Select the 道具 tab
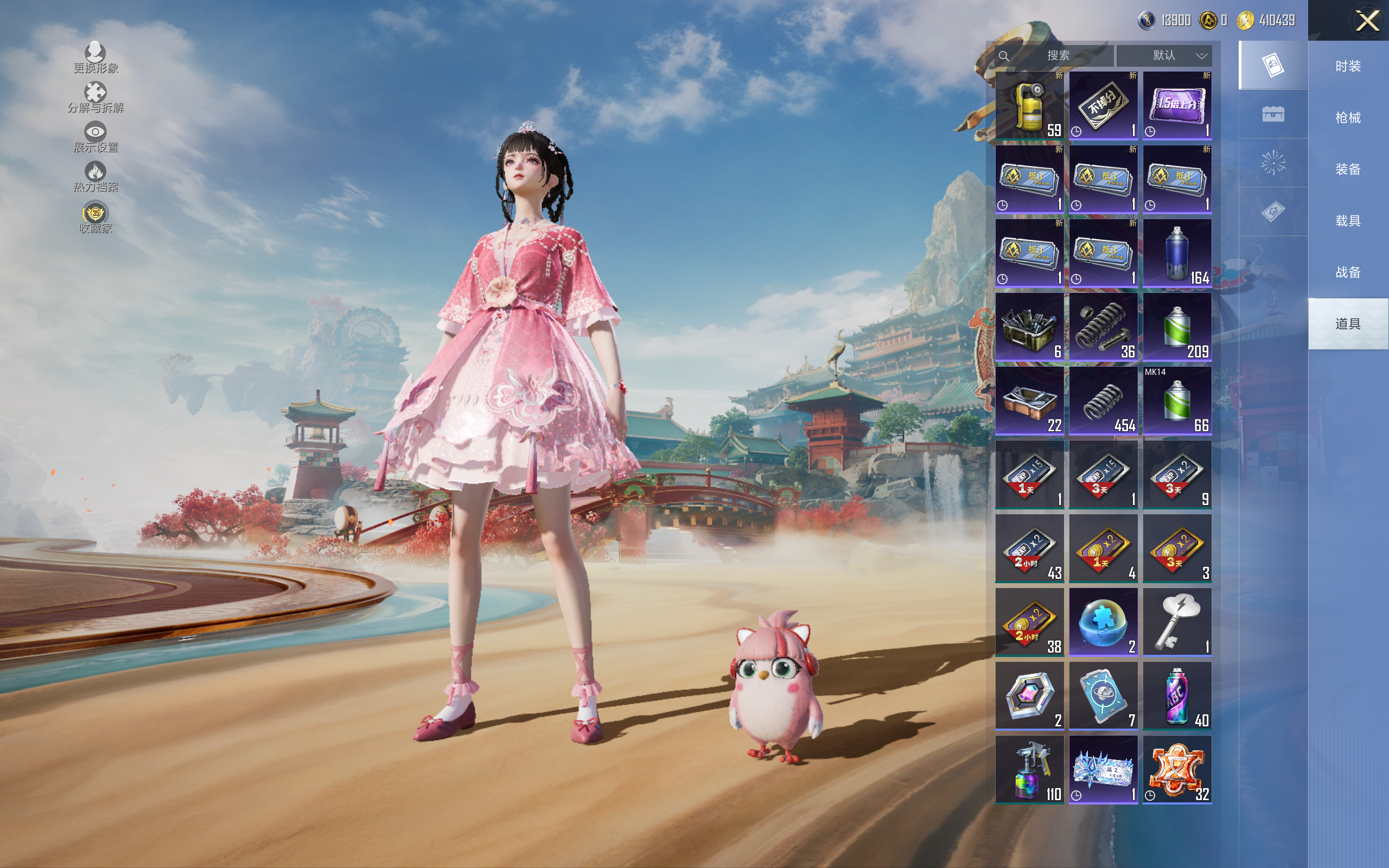Screen dimensions: 1389x868 tap(1348, 324)
